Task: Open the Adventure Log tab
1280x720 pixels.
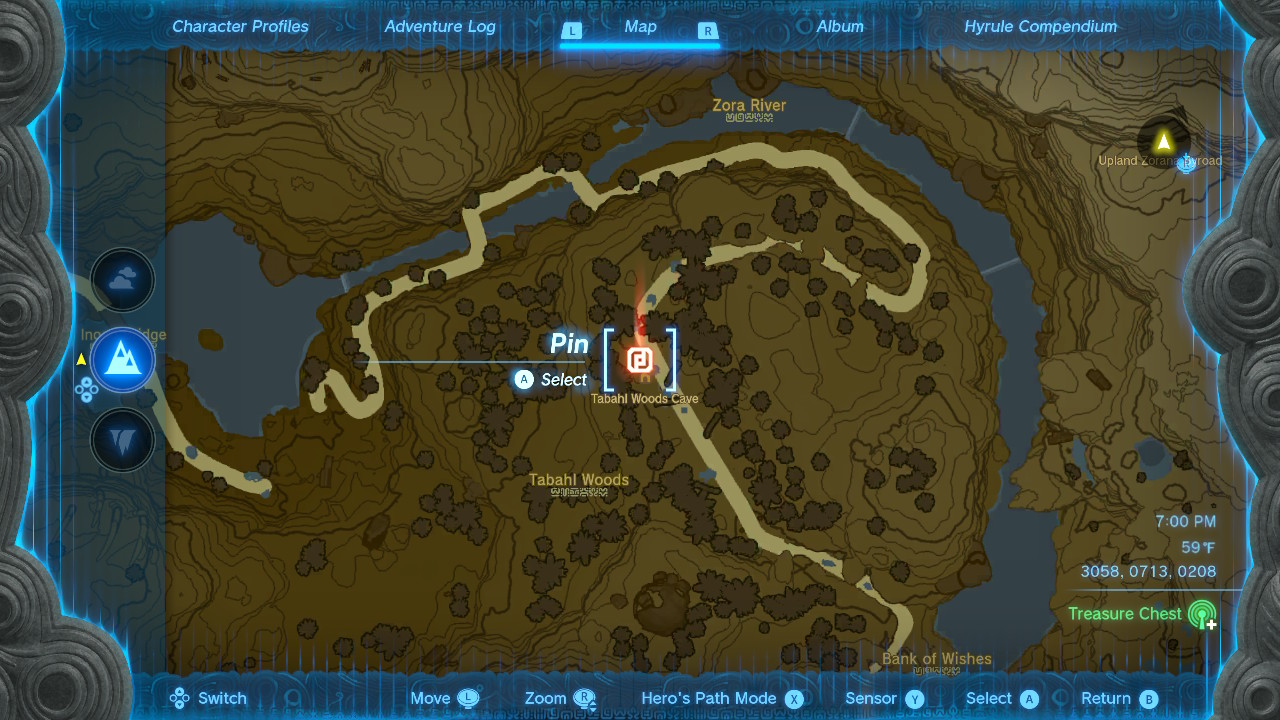Action: [440, 27]
